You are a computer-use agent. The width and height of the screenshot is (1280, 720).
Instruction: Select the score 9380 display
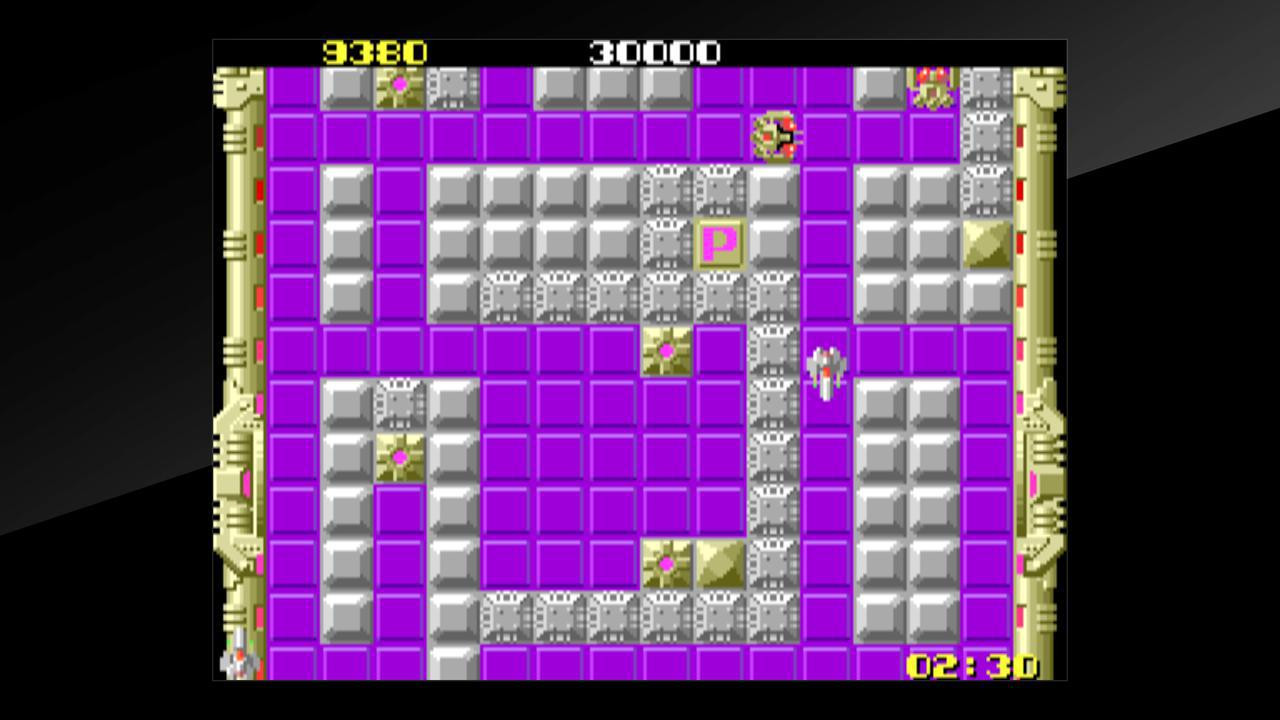tap(375, 52)
